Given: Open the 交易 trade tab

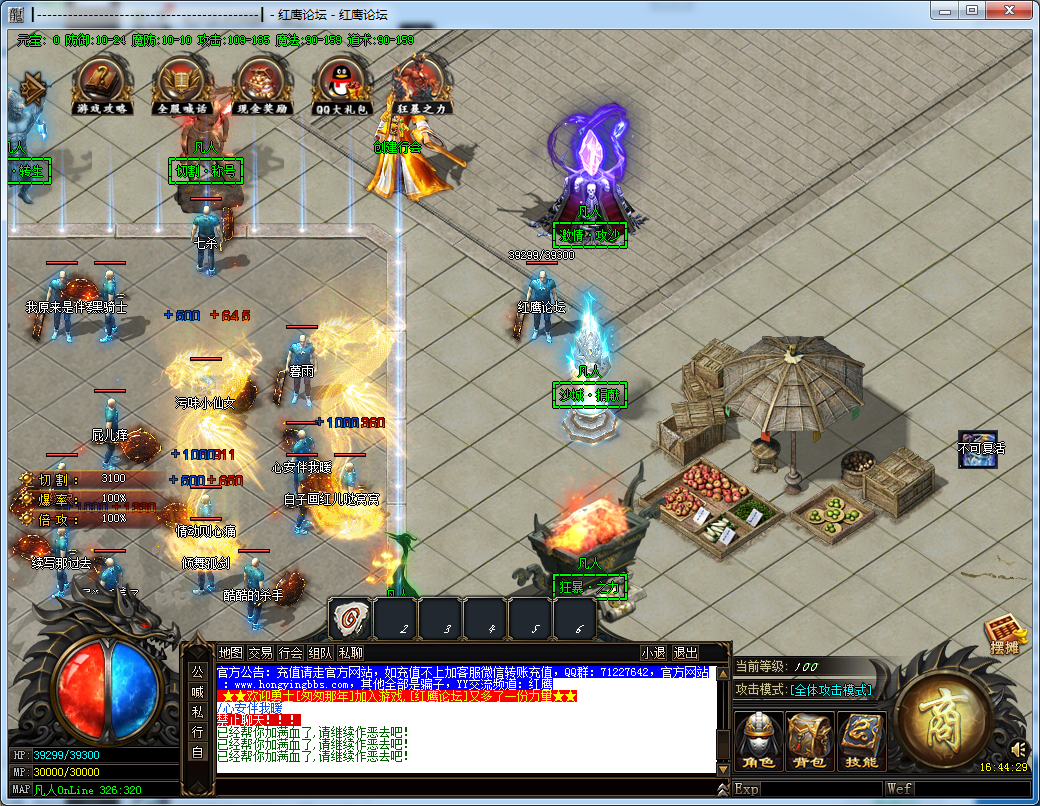Looking at the screenshot, I should tap(260, 653).
